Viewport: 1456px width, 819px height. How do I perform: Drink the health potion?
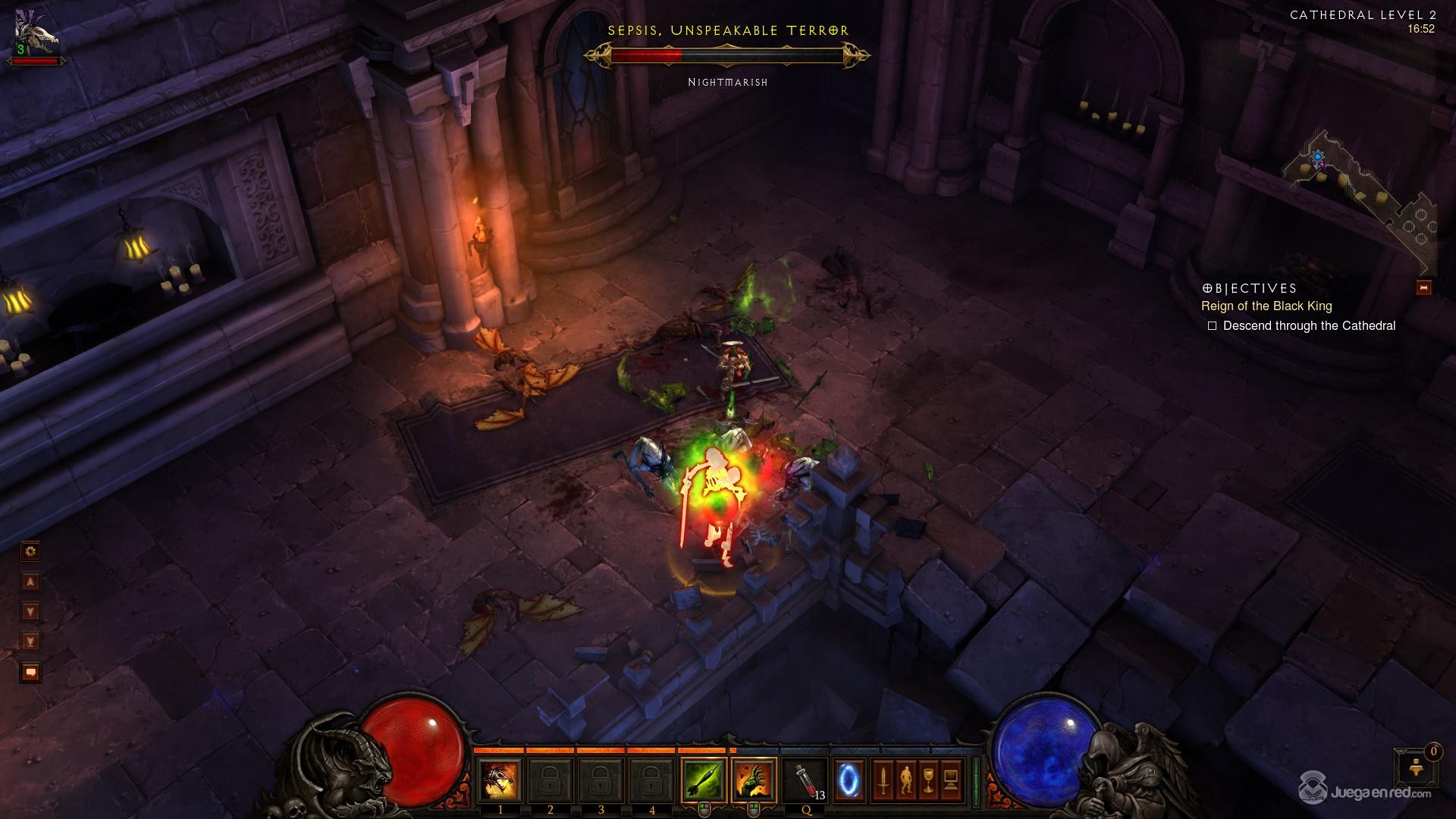[806, 780]
